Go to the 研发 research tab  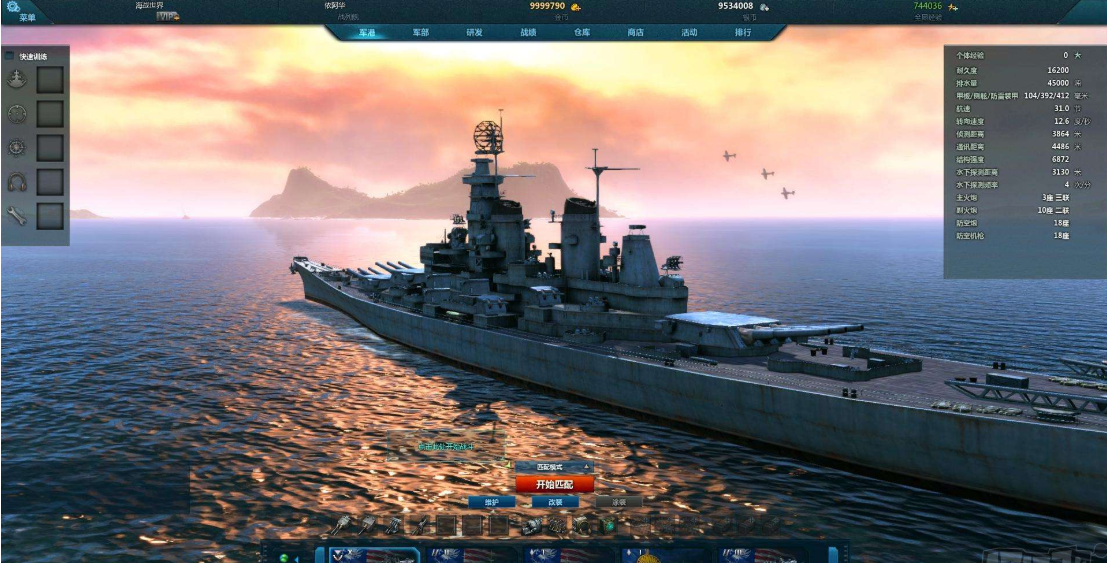click(x=474, y=32)
